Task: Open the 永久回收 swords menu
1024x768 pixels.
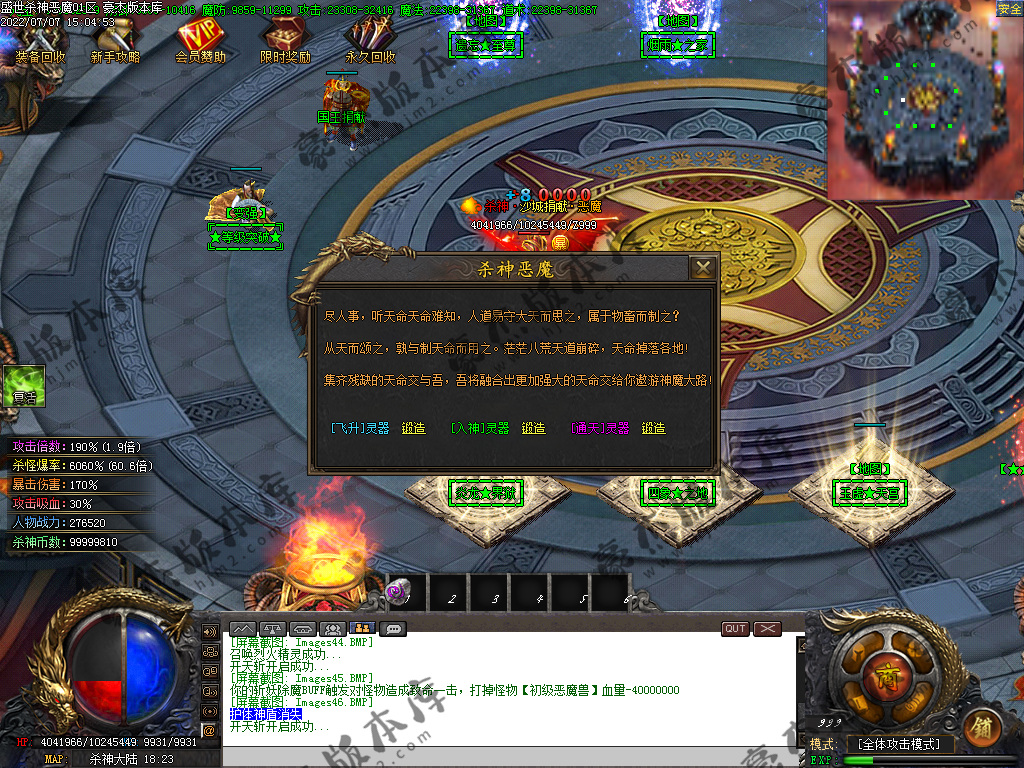Action: (x=370, y=42)
